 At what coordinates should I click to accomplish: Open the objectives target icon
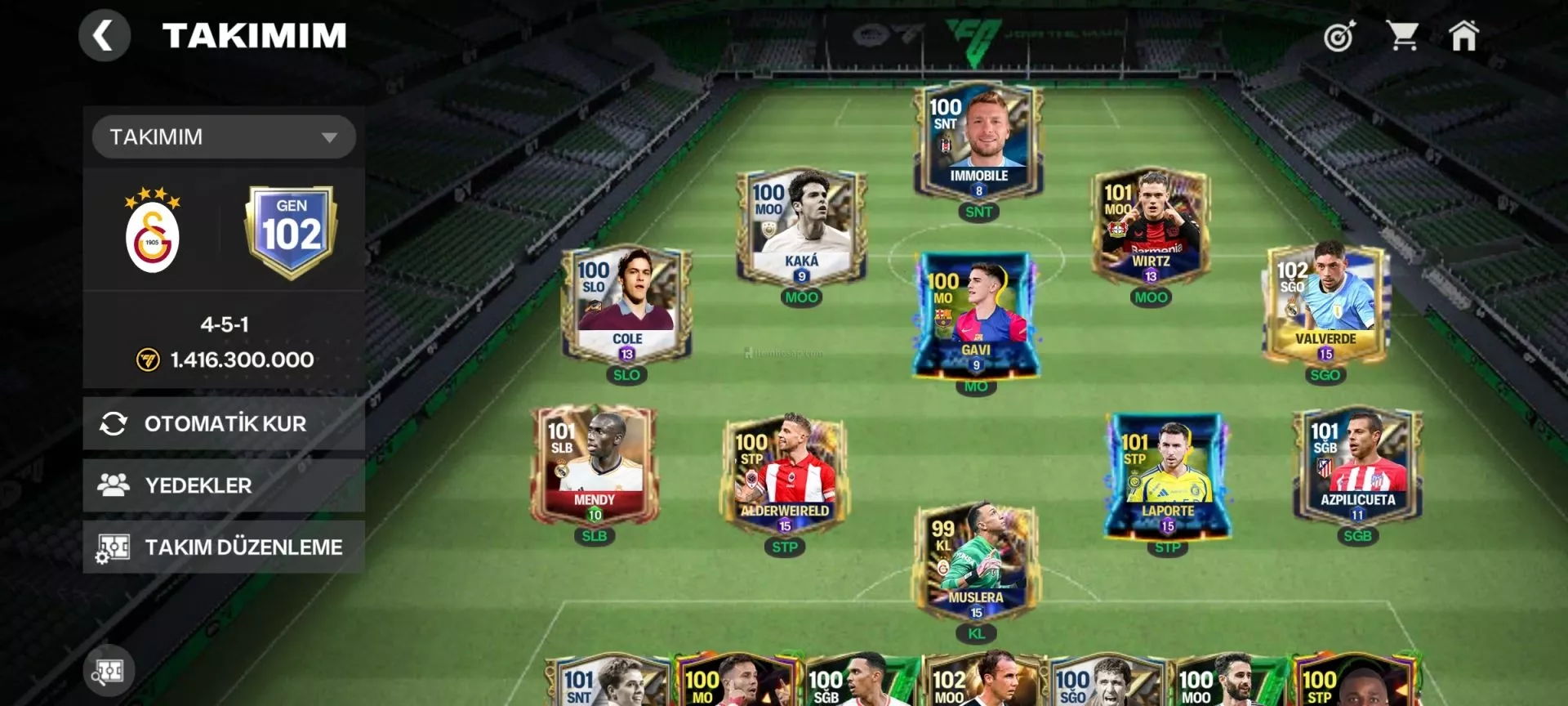coord(1339,36)
